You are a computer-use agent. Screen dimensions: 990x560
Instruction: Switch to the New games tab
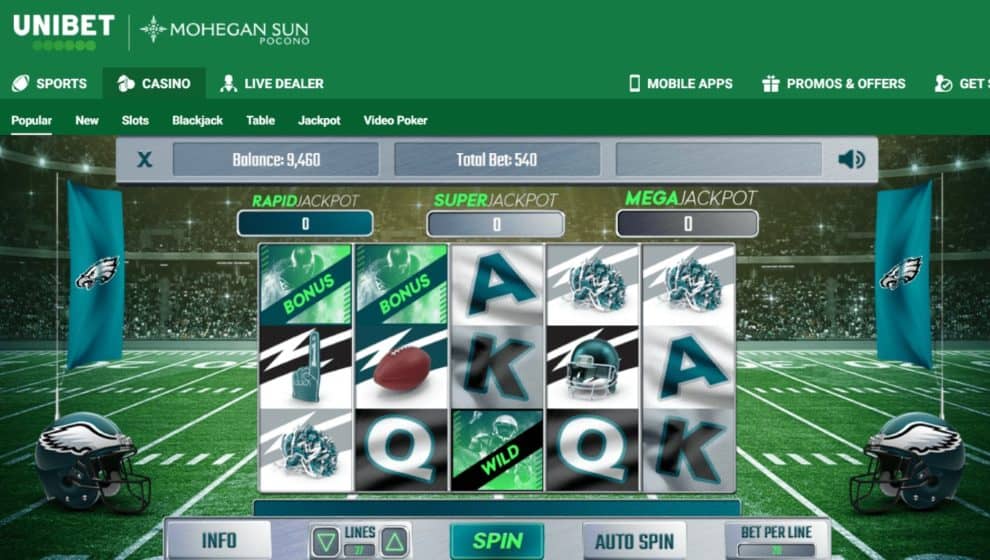(x=87, y=120)
